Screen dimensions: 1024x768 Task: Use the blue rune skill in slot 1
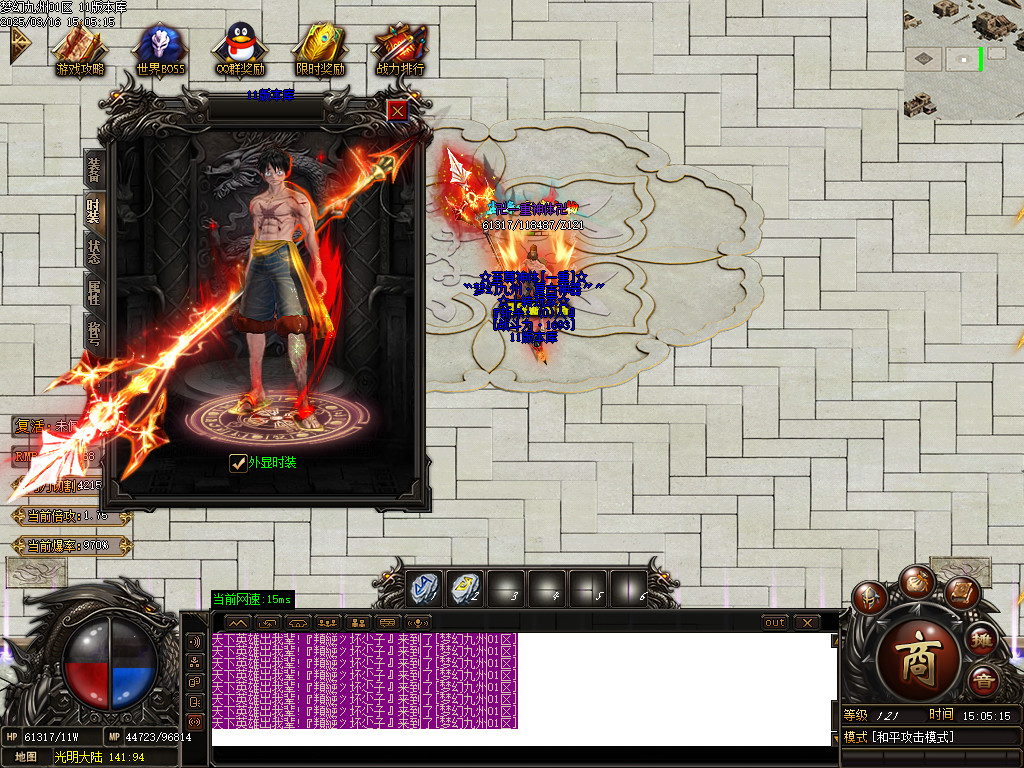[x=422, y=589]
